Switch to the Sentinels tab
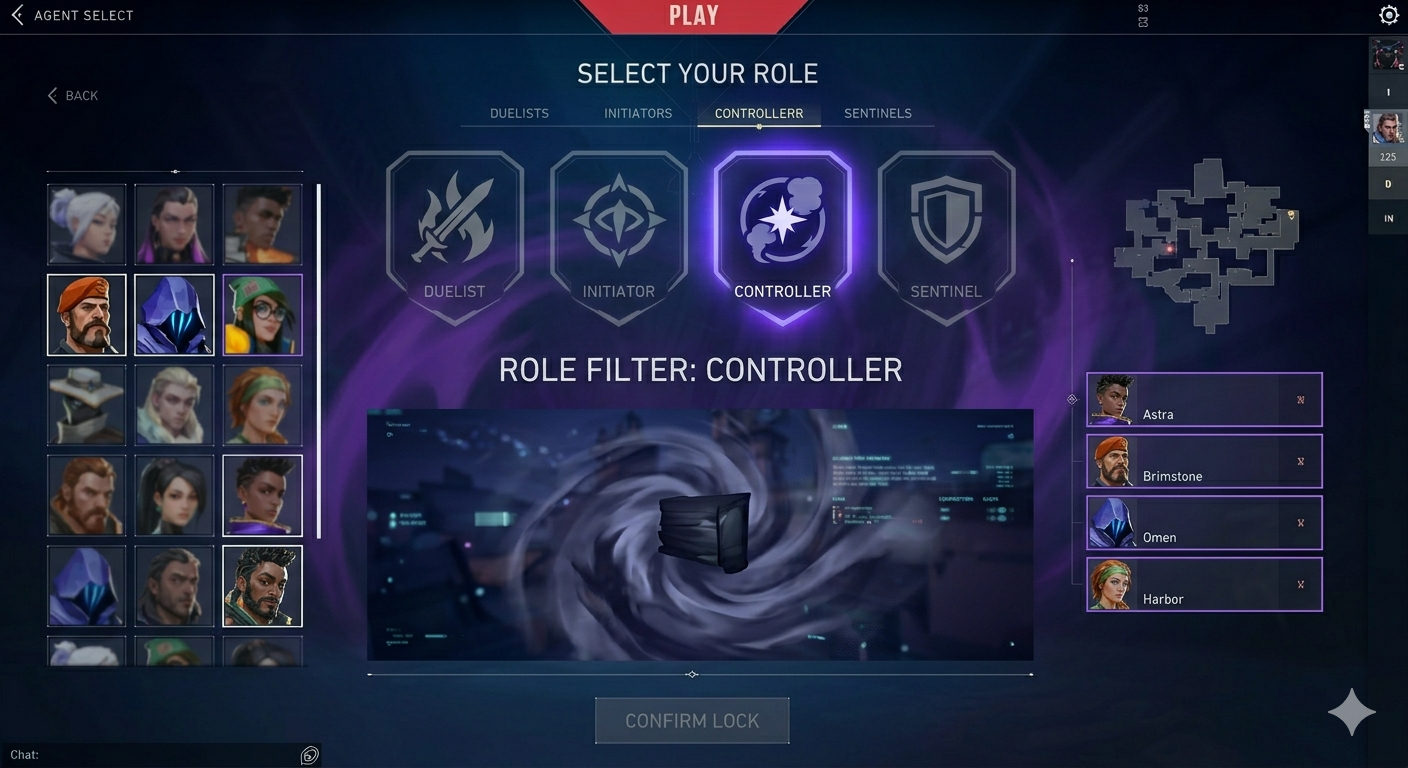This screenshot has height=768, width=1408. 878,113
